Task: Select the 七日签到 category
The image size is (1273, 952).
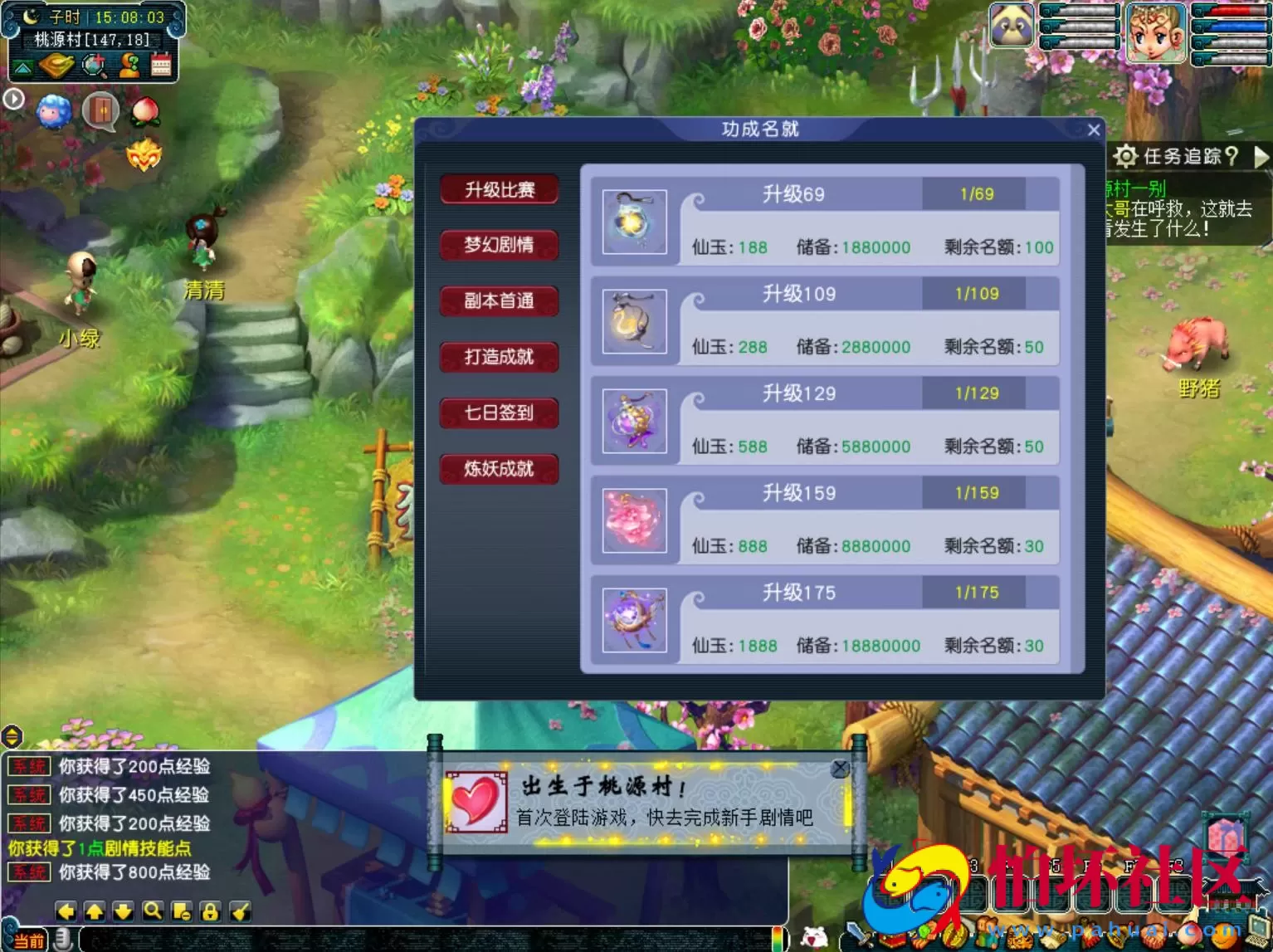Action: pyautogui.click(x=499, y=413)
